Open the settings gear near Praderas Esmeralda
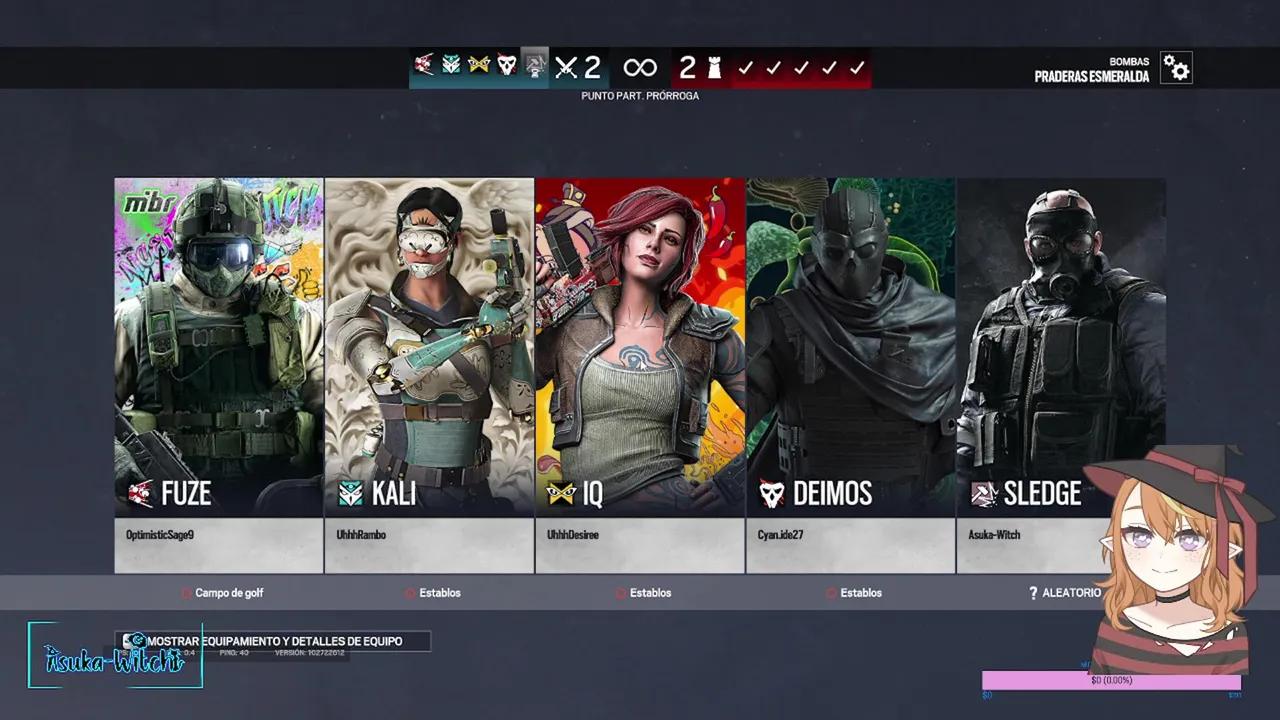This screenshot has height=720, width=1280. 1175,67
